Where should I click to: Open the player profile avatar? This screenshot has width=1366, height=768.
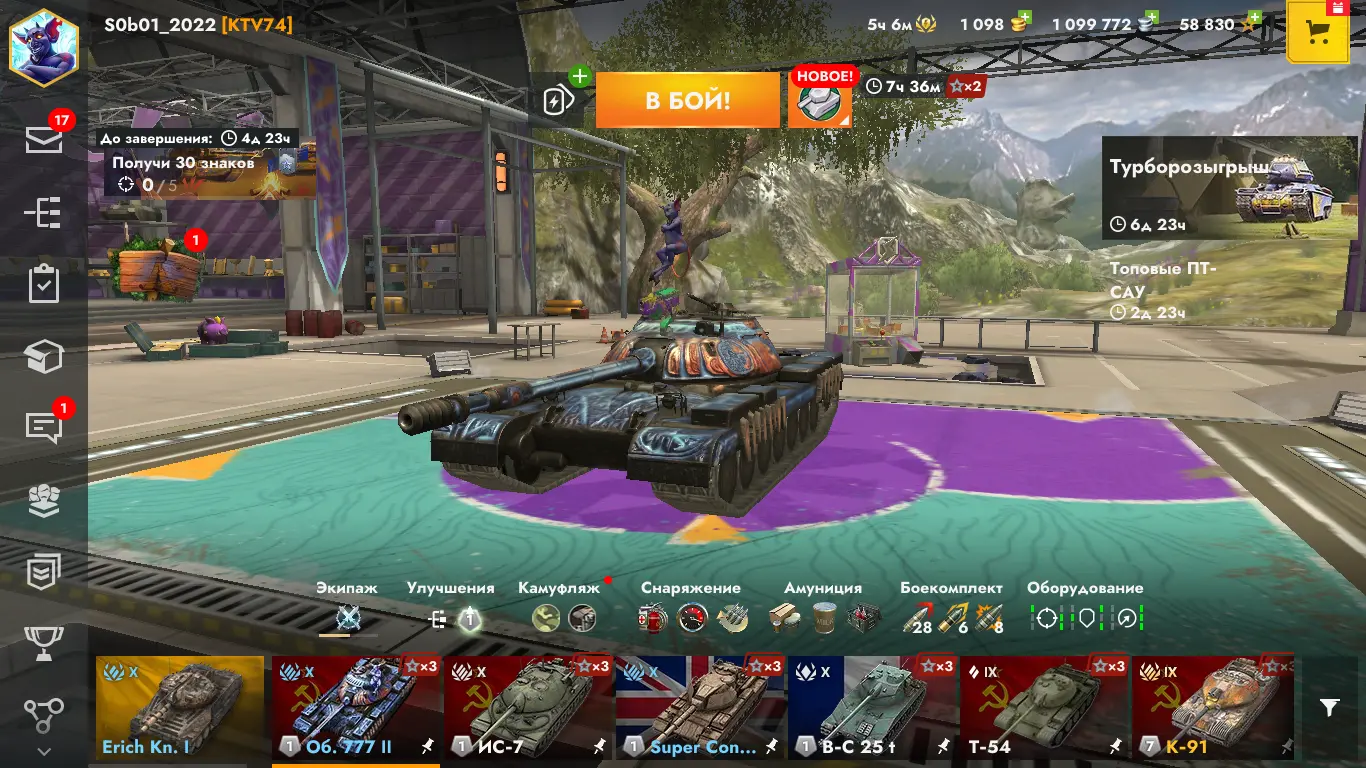(x=43, y=46)
